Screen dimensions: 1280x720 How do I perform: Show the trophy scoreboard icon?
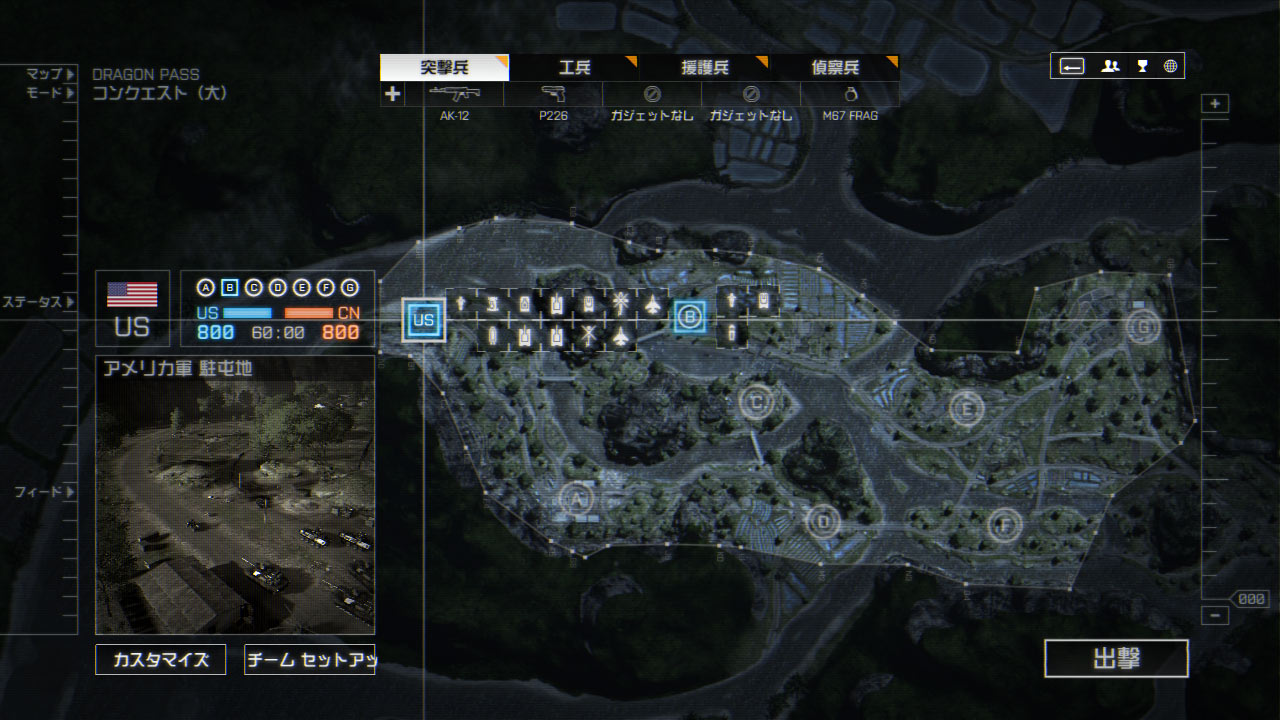click(1142, 66)
